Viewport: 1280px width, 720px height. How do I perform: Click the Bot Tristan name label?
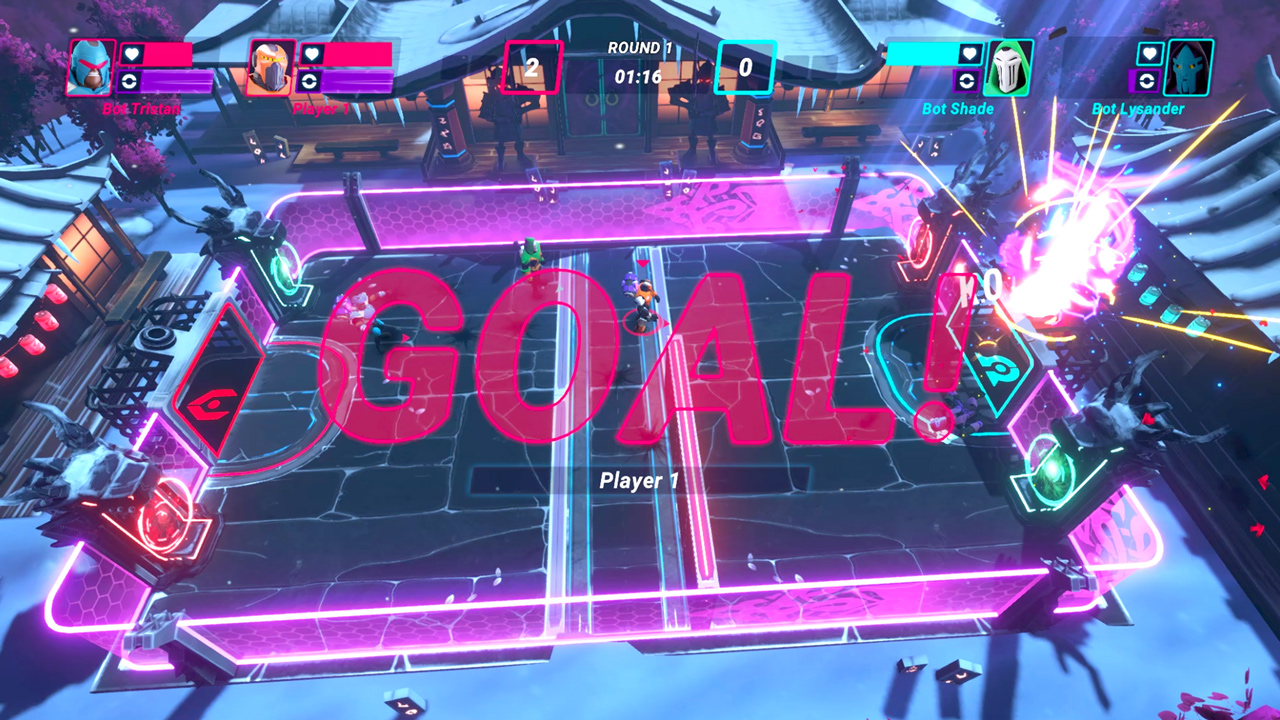140,108
